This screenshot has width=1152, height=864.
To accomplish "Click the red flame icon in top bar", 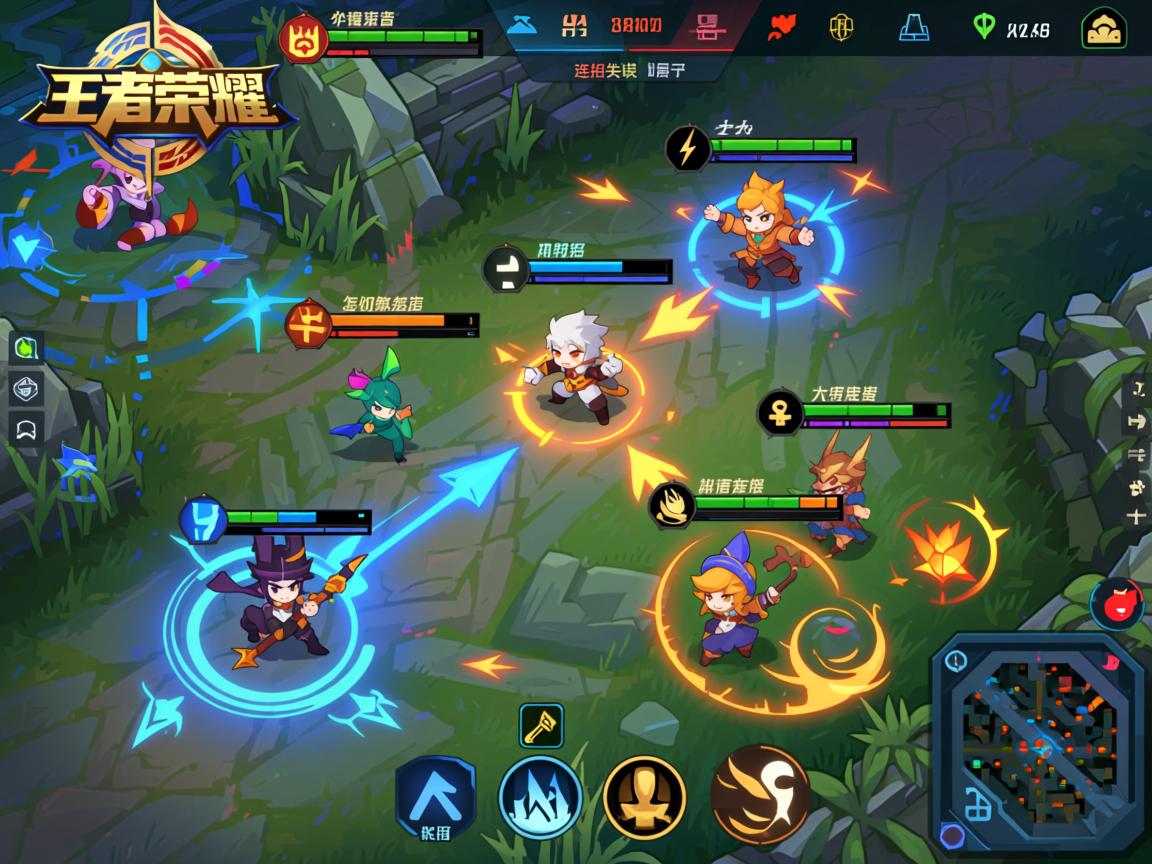I will point(781,27).
